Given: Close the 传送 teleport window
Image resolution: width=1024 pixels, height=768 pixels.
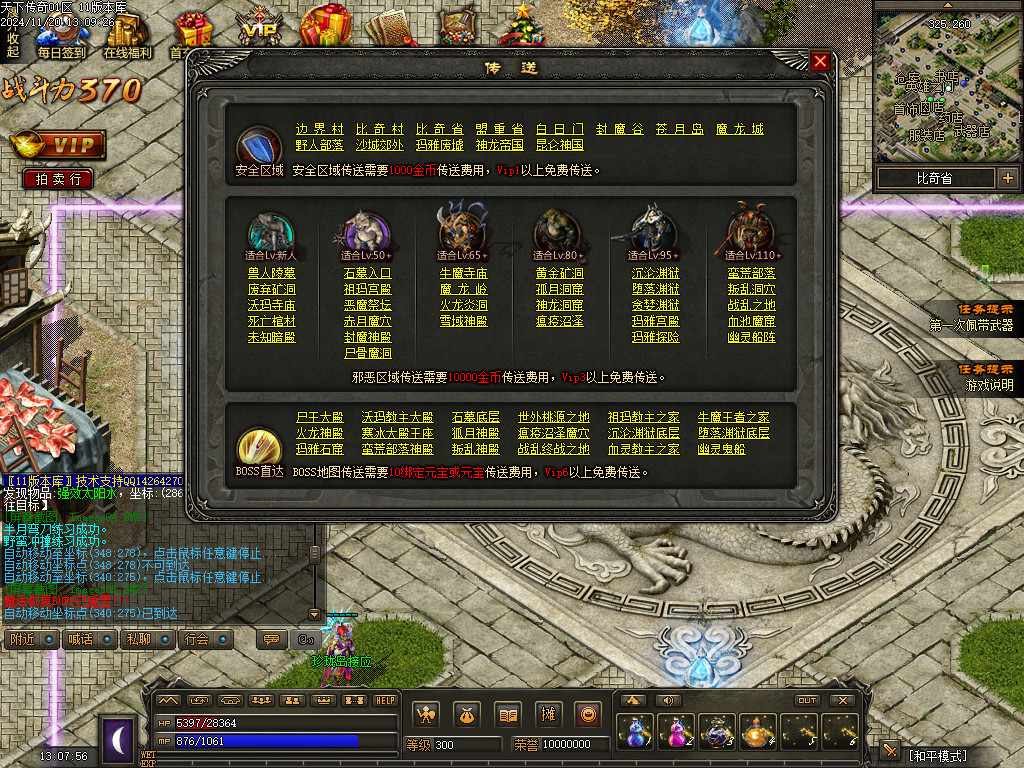Looking at the screenshot, I should (x=820, y=62).
